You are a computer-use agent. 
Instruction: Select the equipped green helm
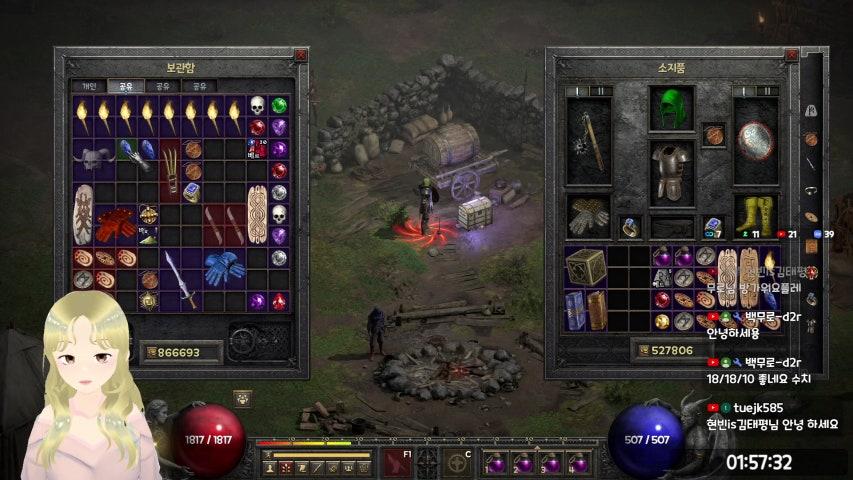[671, 107]
